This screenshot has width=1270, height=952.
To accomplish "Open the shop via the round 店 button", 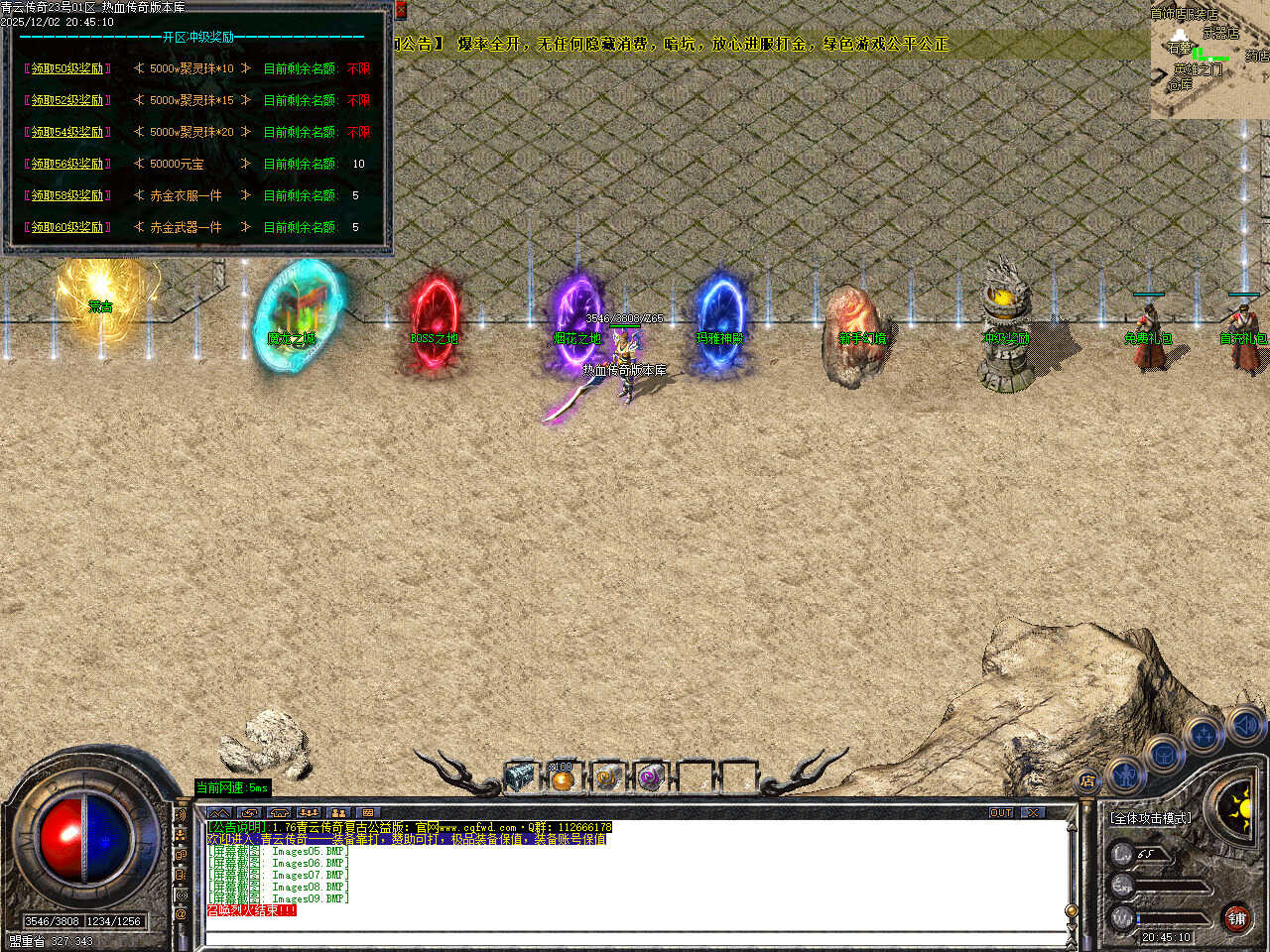I will point(1087,782).
